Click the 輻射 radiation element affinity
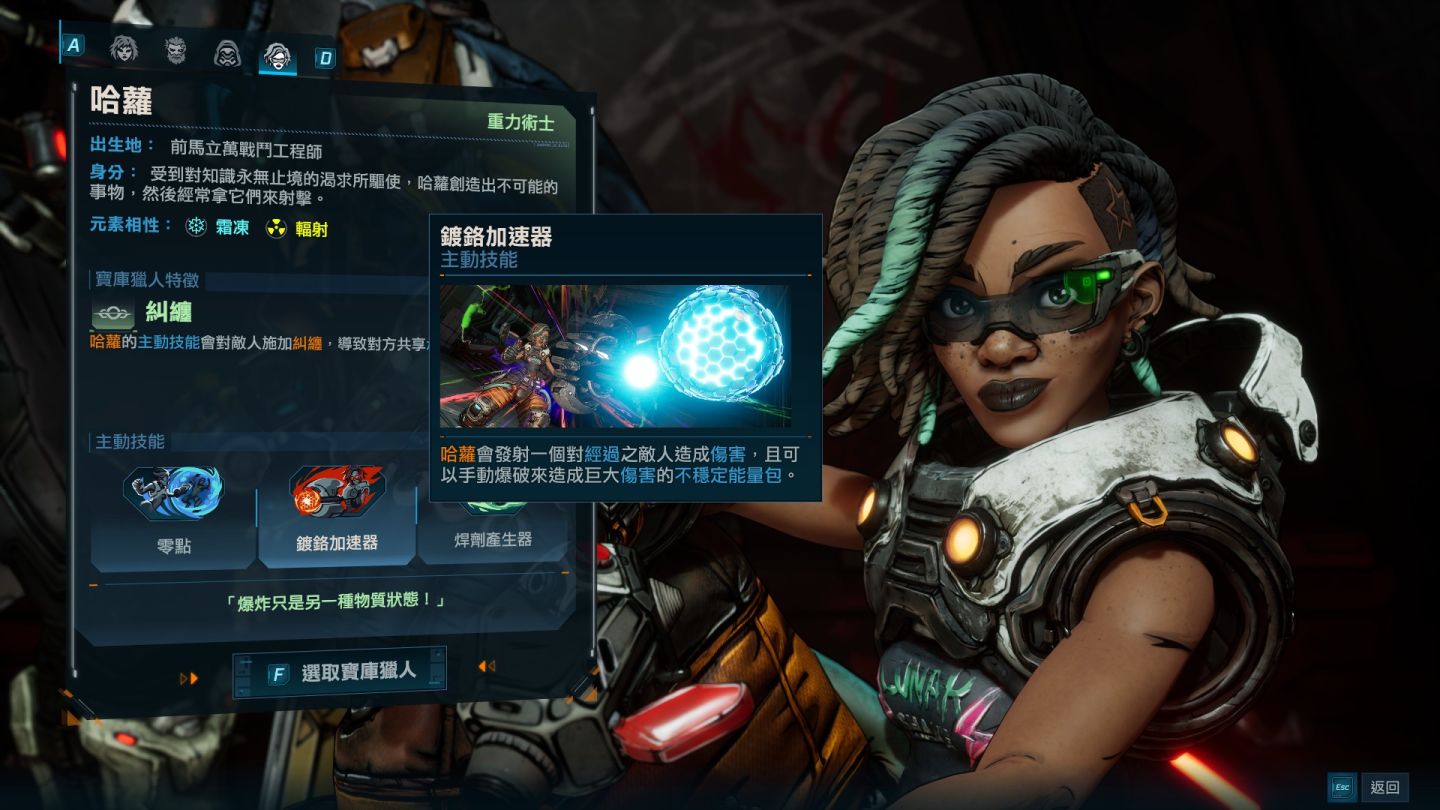The image size is (1440, 810). [297, 229]
